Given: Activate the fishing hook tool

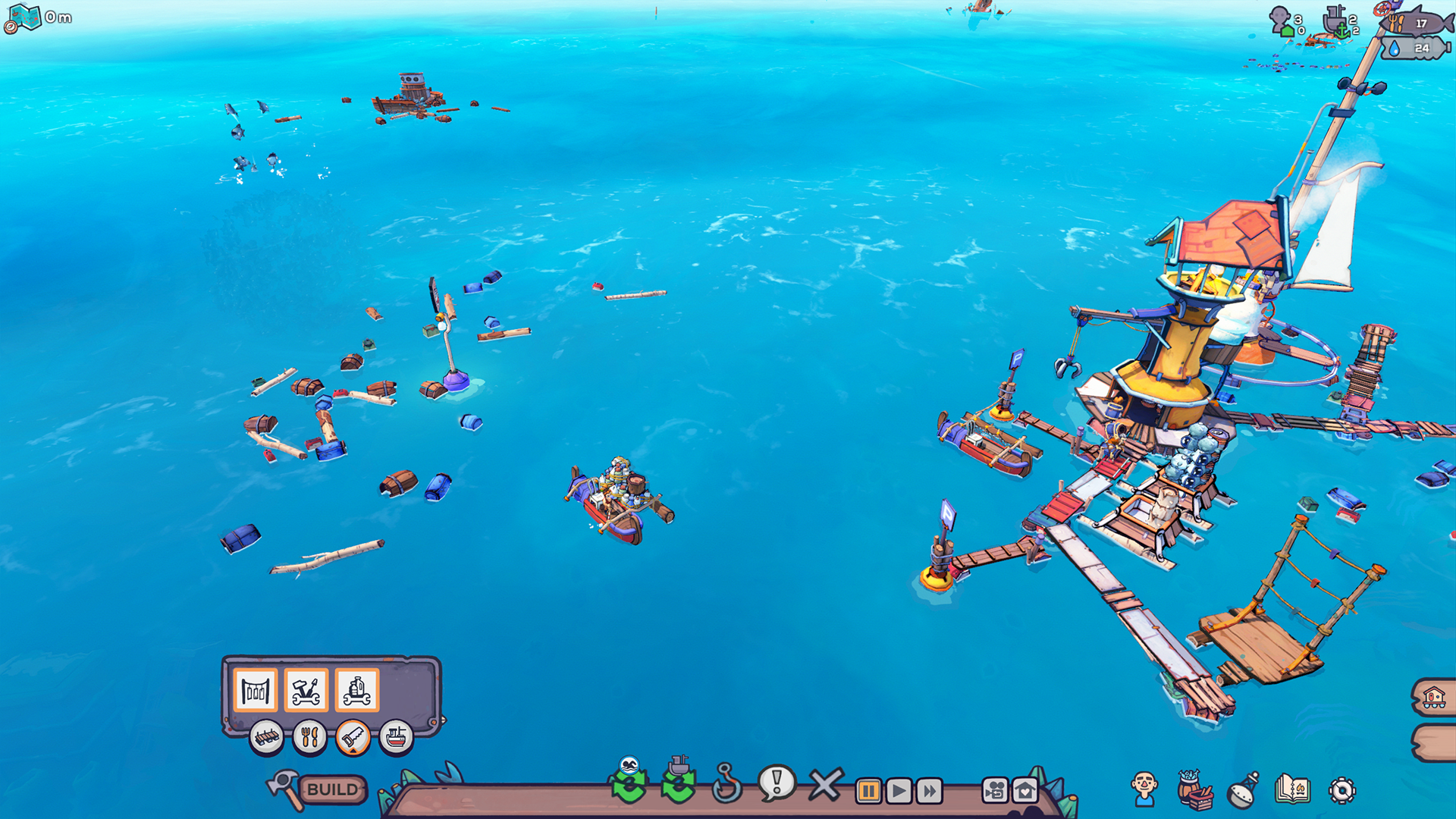Looking at the screenshot, I should point(726,784).
